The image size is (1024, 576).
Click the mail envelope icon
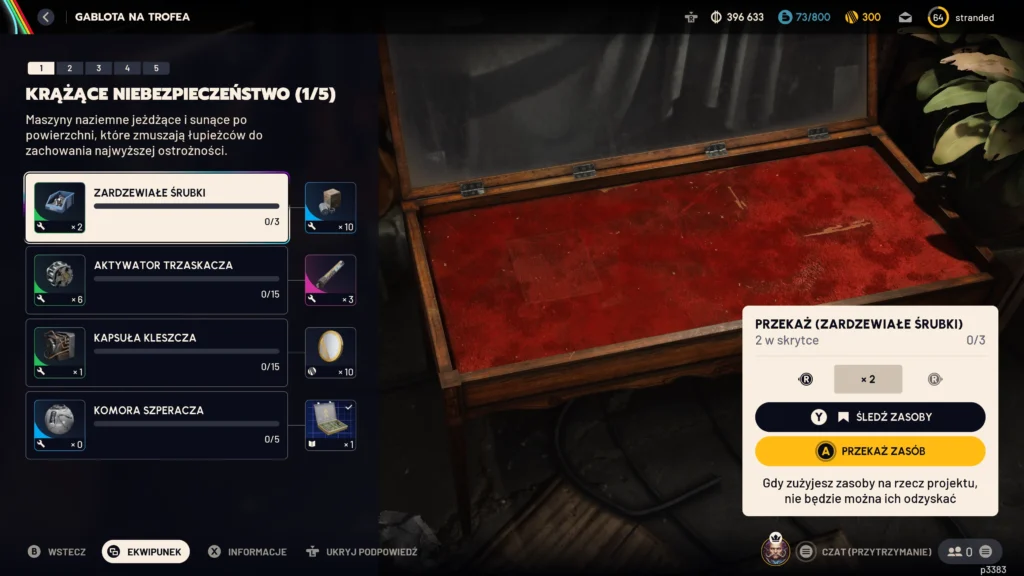pos(905,17)
